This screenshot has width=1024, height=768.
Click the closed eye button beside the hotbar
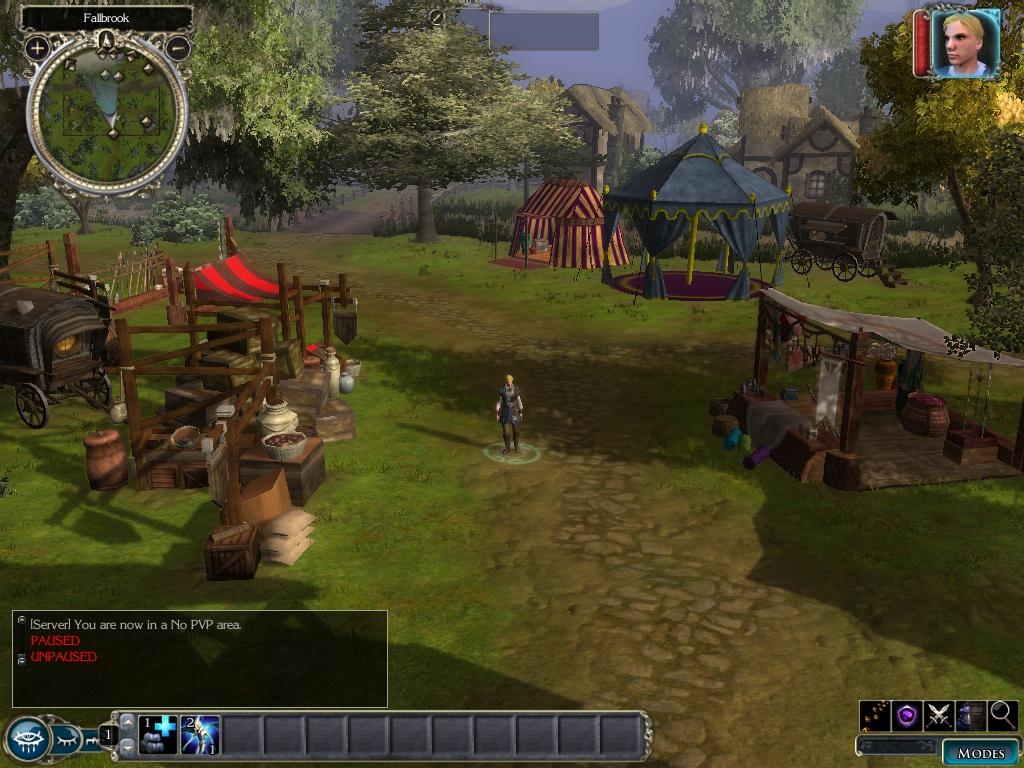pos(65,739)
